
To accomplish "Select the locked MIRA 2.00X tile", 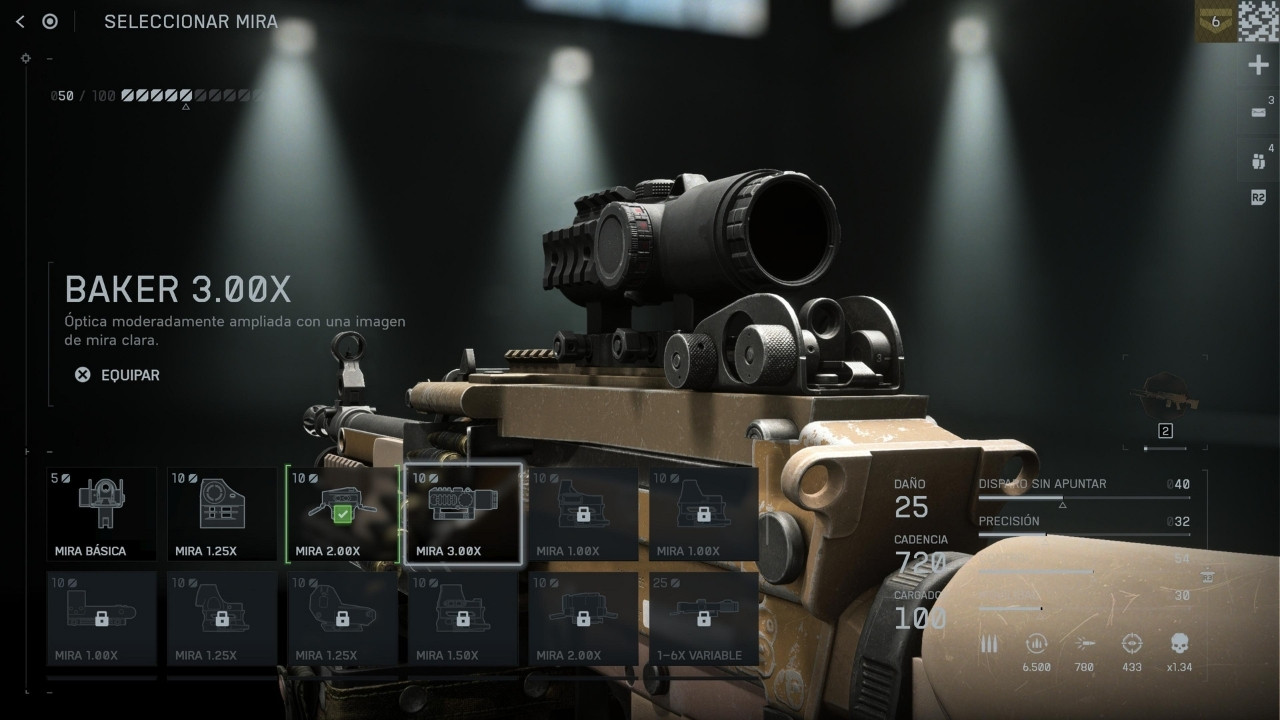I will 583,618.
